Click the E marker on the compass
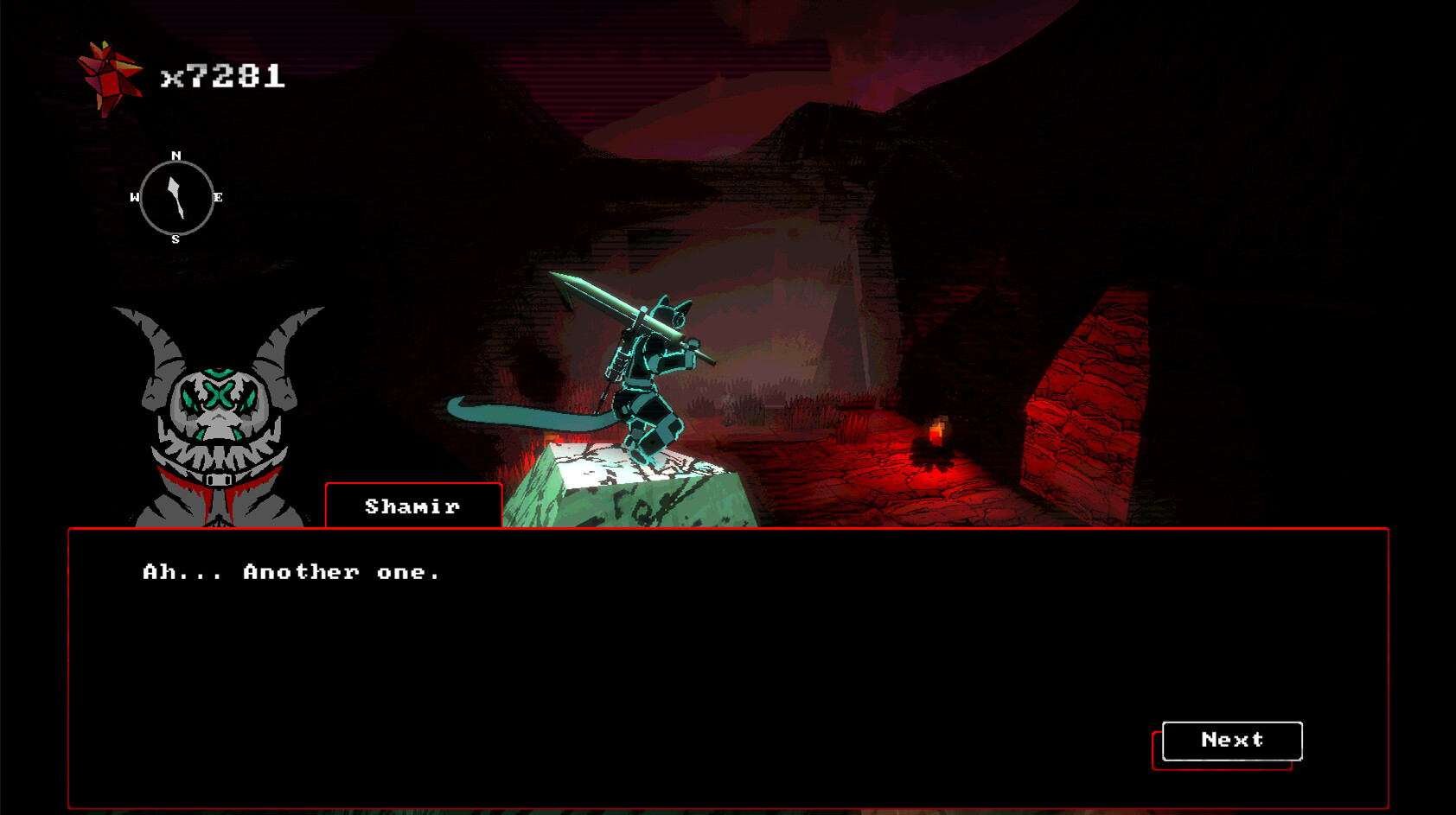Screen dimensions: 1456x815 (x=216, y=197)
